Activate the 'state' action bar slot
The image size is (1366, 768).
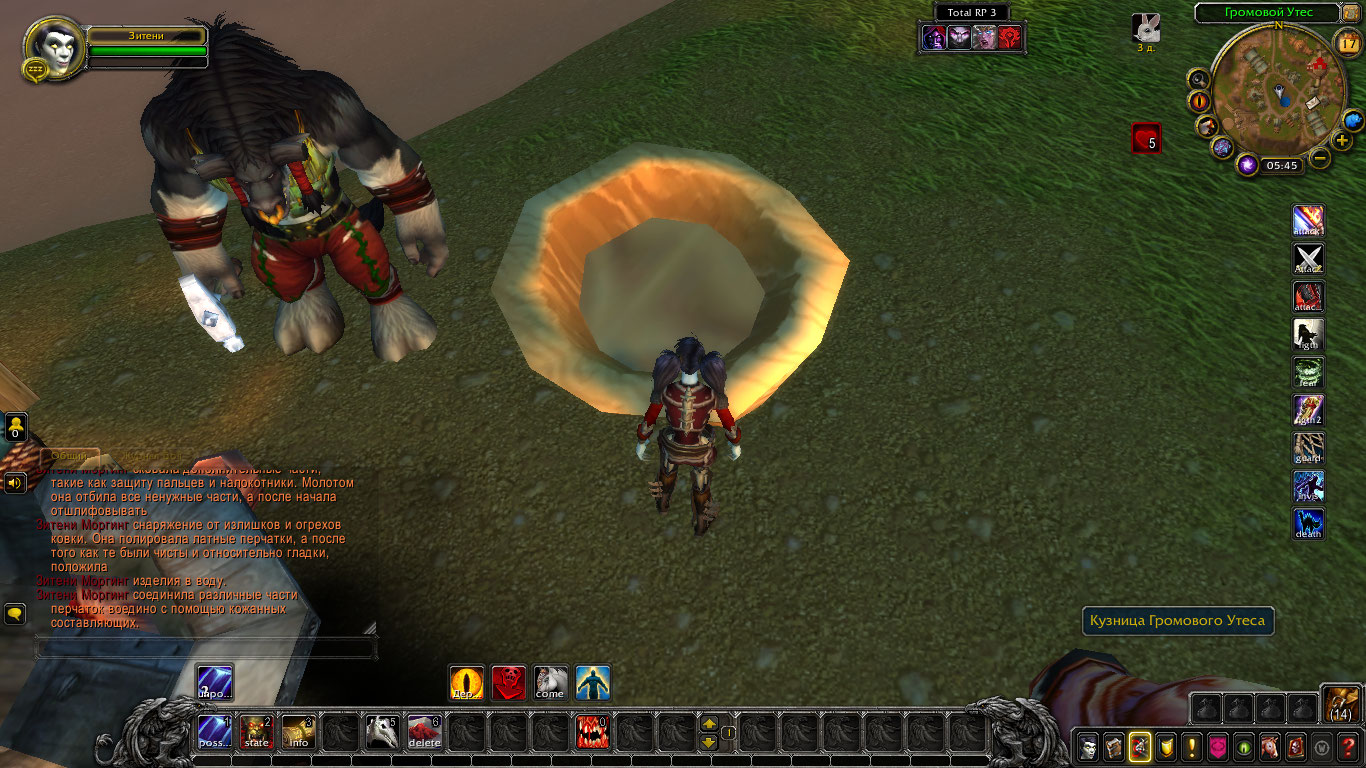pyautogui.click(x=257, y=733)
